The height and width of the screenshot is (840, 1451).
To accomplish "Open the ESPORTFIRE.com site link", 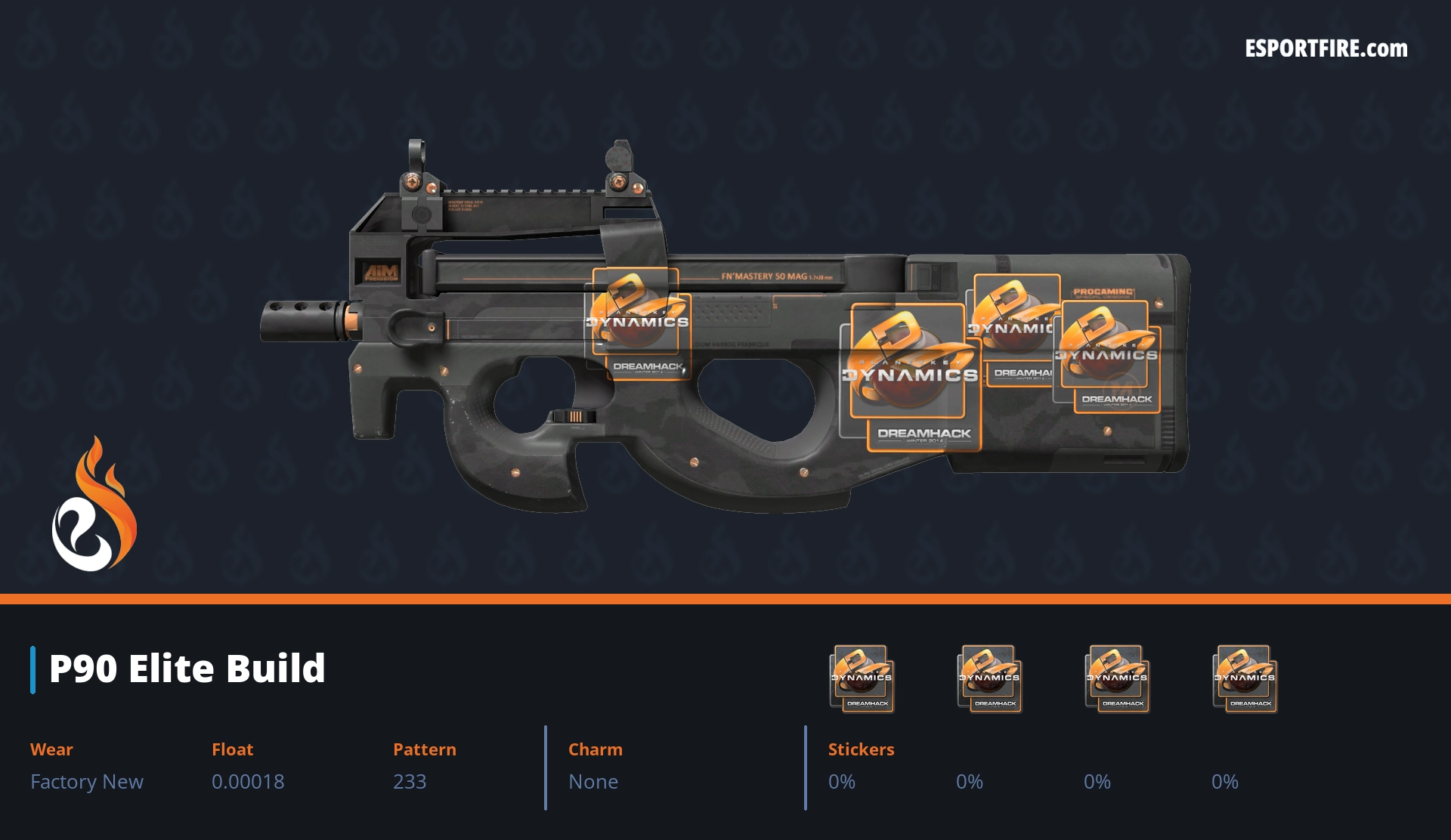I will [1326, 49].
